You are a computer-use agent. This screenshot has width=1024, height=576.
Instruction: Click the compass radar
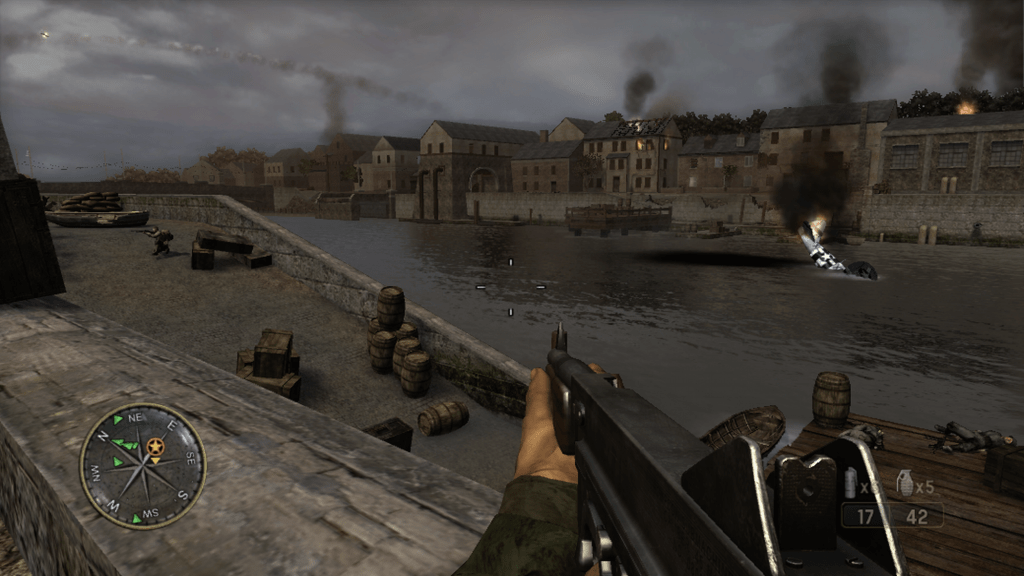(x=143, y=466)
